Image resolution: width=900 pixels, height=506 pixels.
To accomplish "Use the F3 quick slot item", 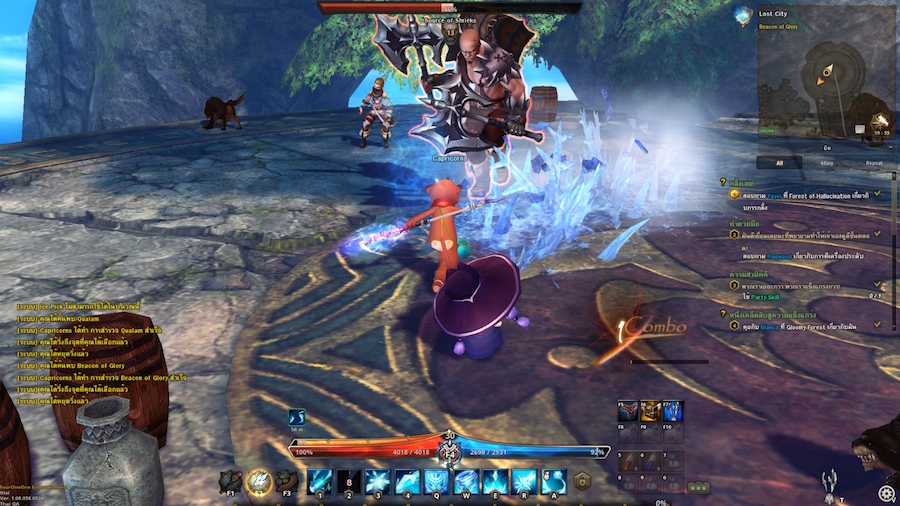I will (x=287, y=483).
